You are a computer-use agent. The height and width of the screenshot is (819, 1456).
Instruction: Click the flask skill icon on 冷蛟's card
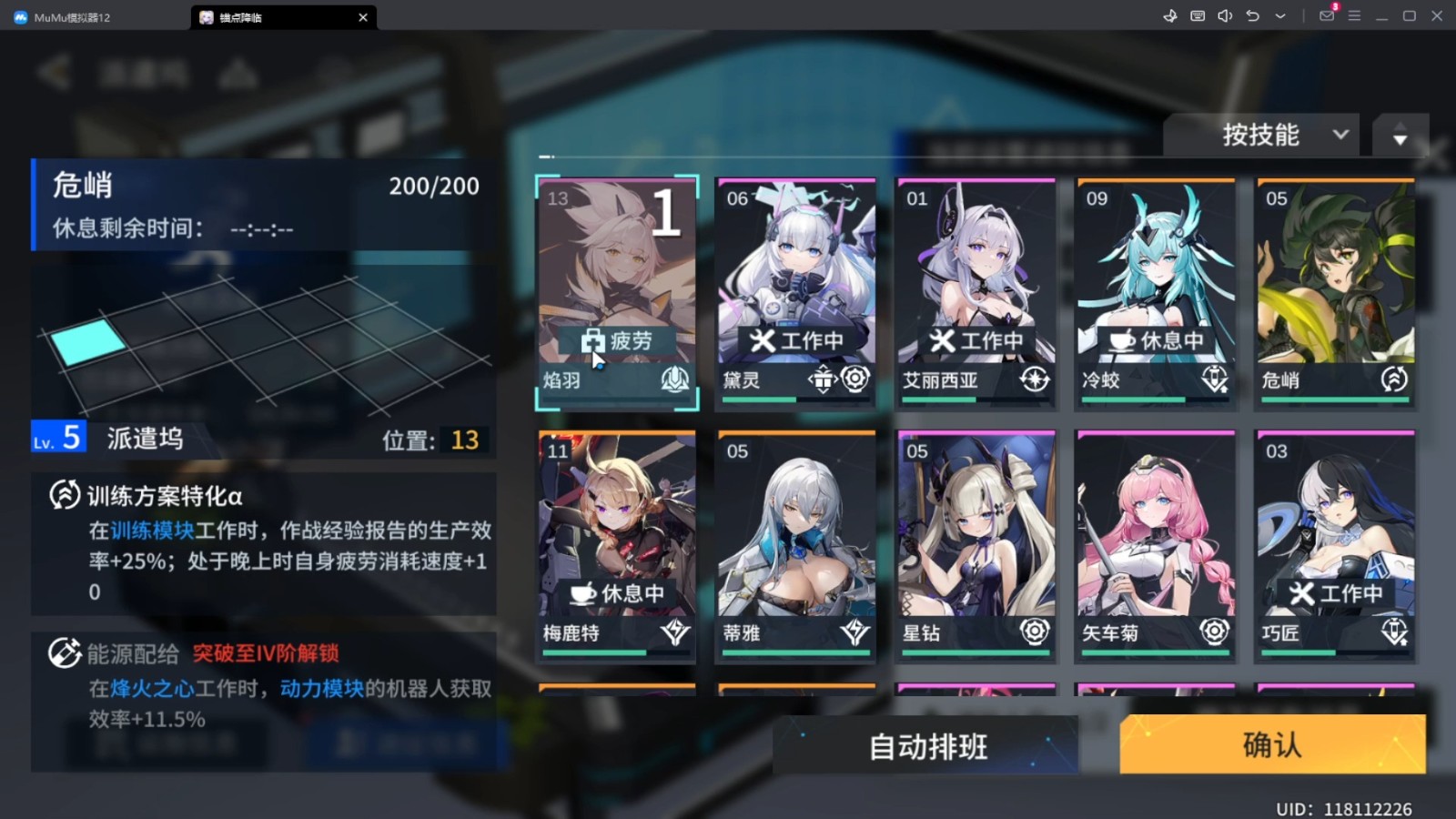1214,380
